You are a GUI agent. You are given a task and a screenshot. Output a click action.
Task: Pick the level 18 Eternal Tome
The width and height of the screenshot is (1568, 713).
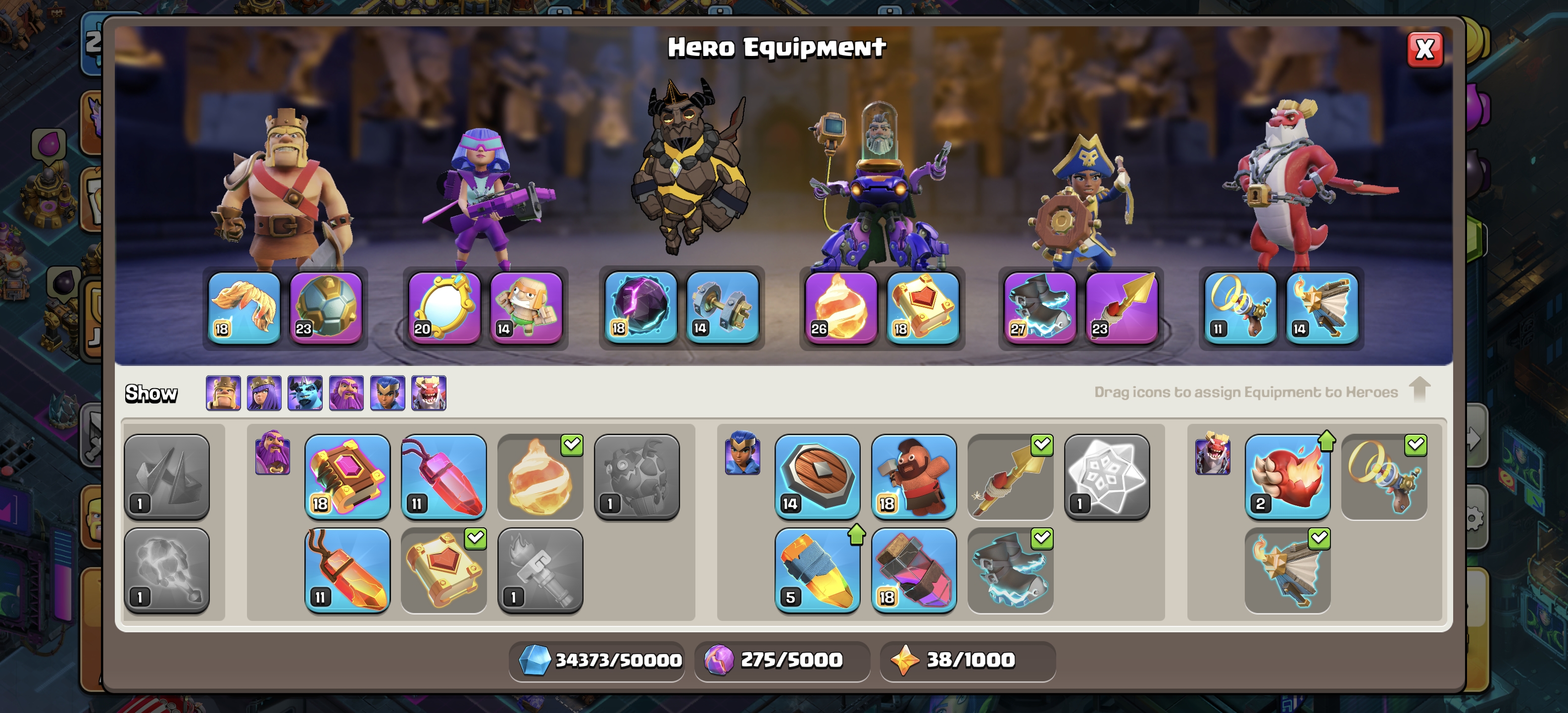click(x=347, y=476)
